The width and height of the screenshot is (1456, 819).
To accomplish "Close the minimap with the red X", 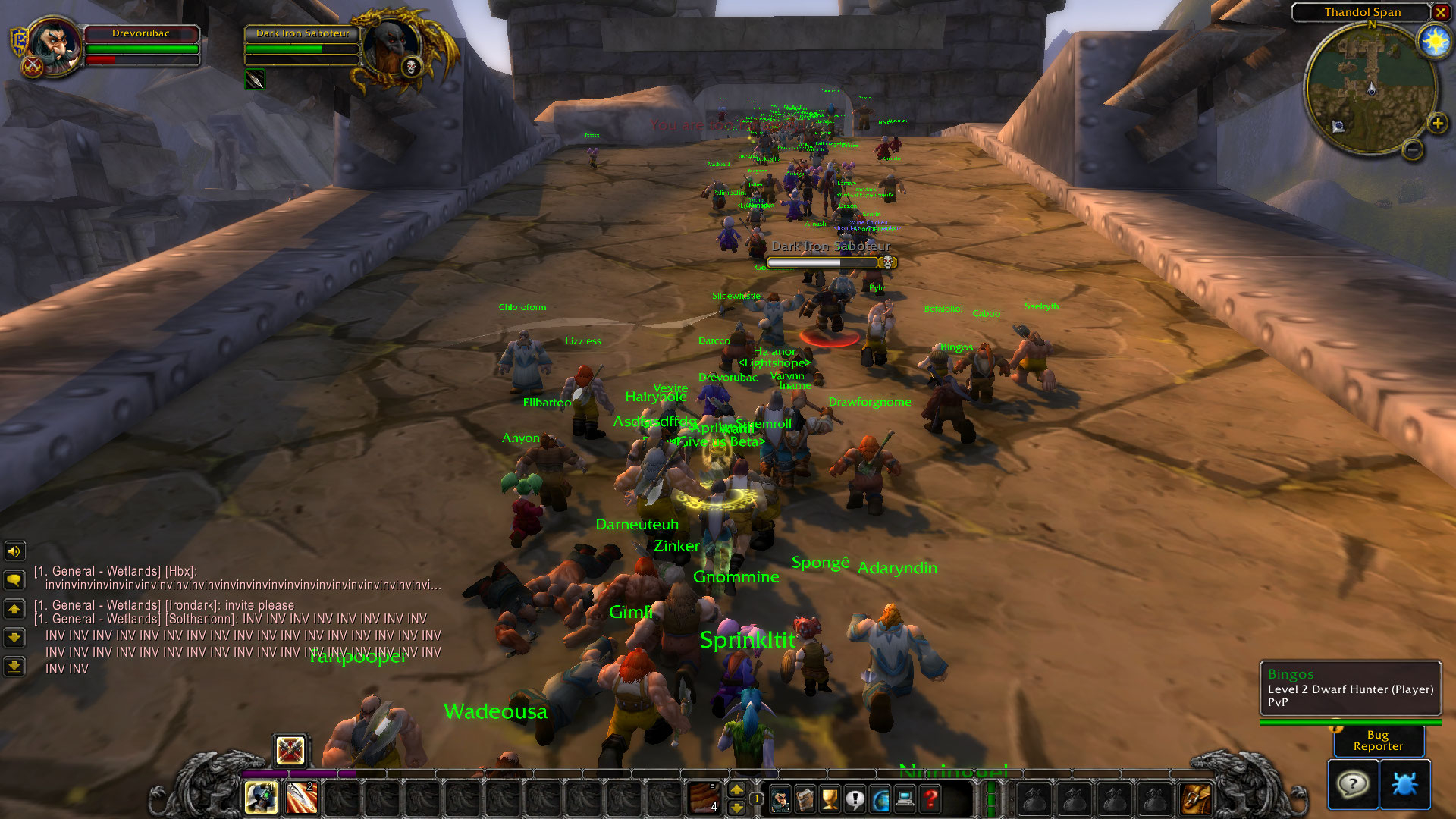I will coord(1440,12).
